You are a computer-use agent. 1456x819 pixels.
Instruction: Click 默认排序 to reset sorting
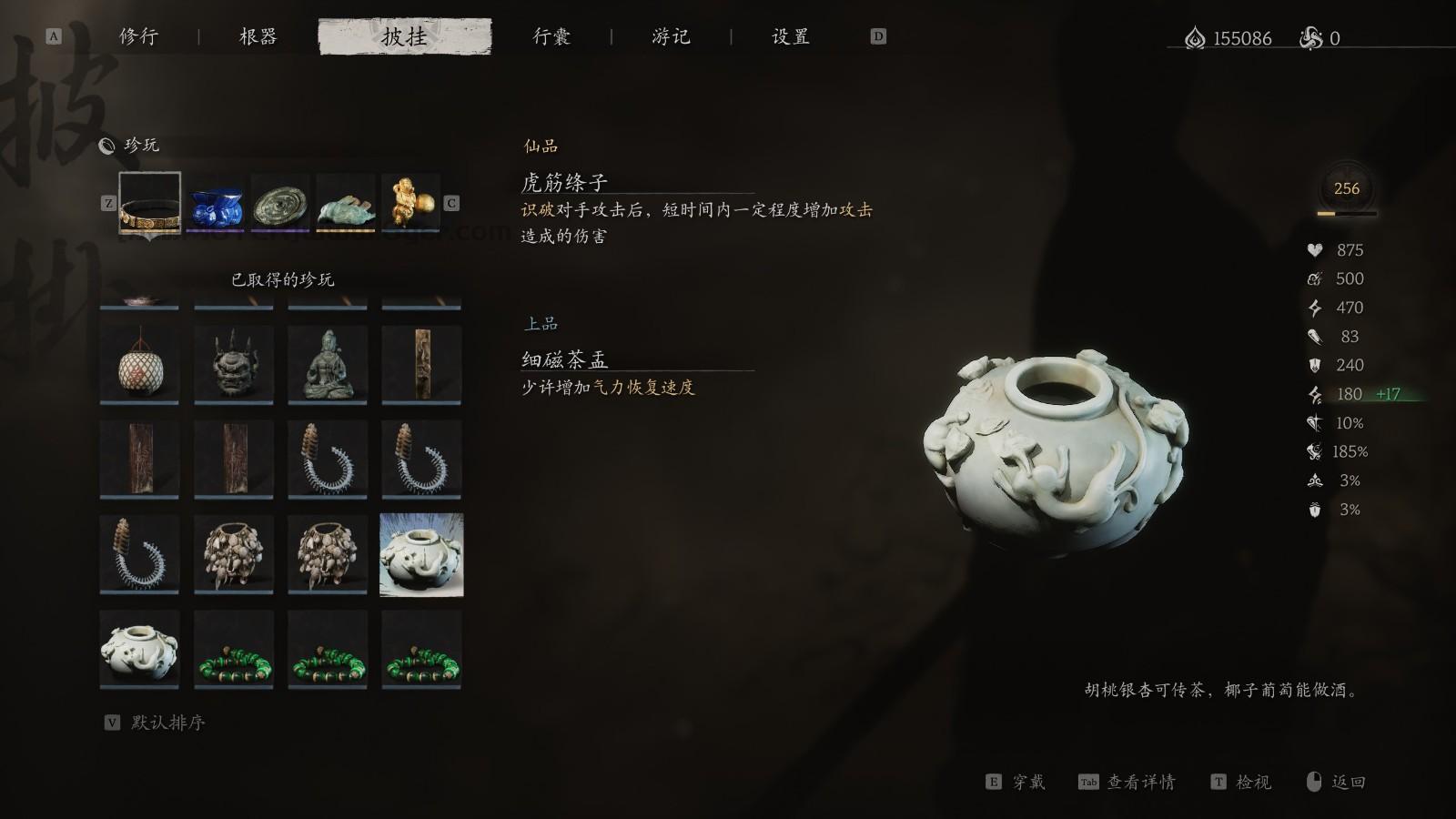(169, 724)
